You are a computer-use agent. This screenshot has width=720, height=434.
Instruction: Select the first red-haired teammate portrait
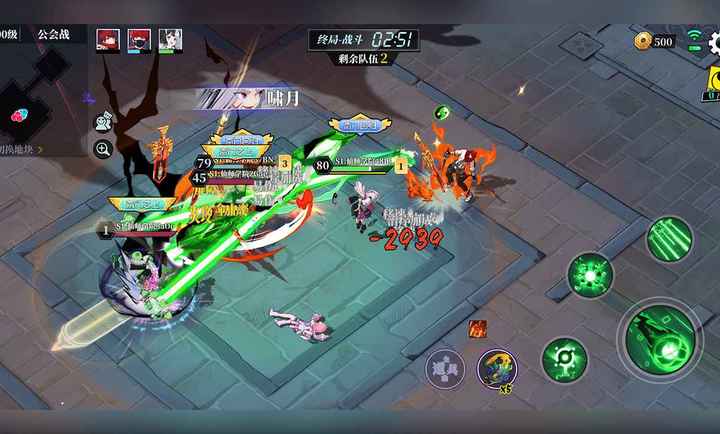108,40
